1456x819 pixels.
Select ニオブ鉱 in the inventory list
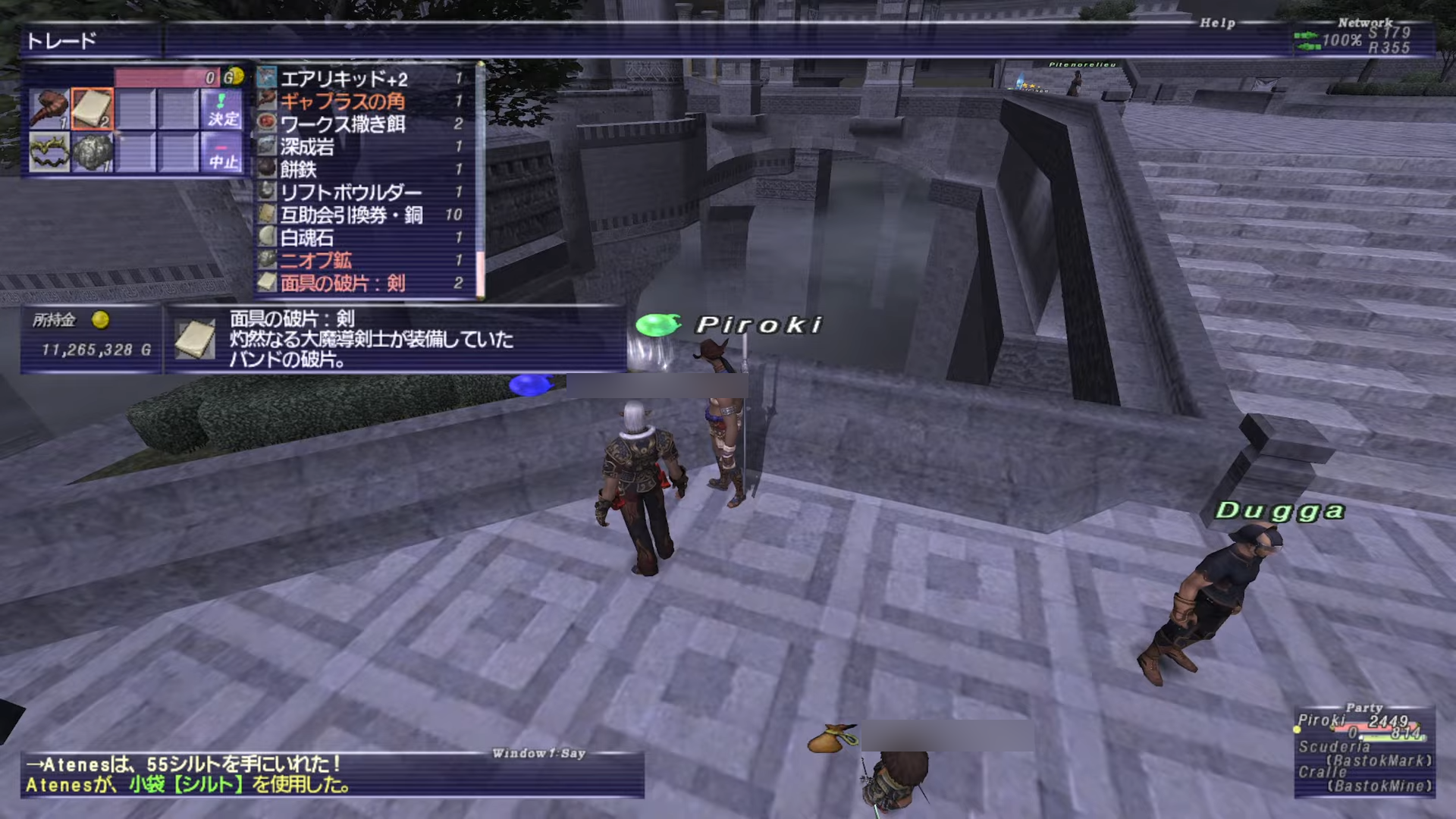pos(316,261)
